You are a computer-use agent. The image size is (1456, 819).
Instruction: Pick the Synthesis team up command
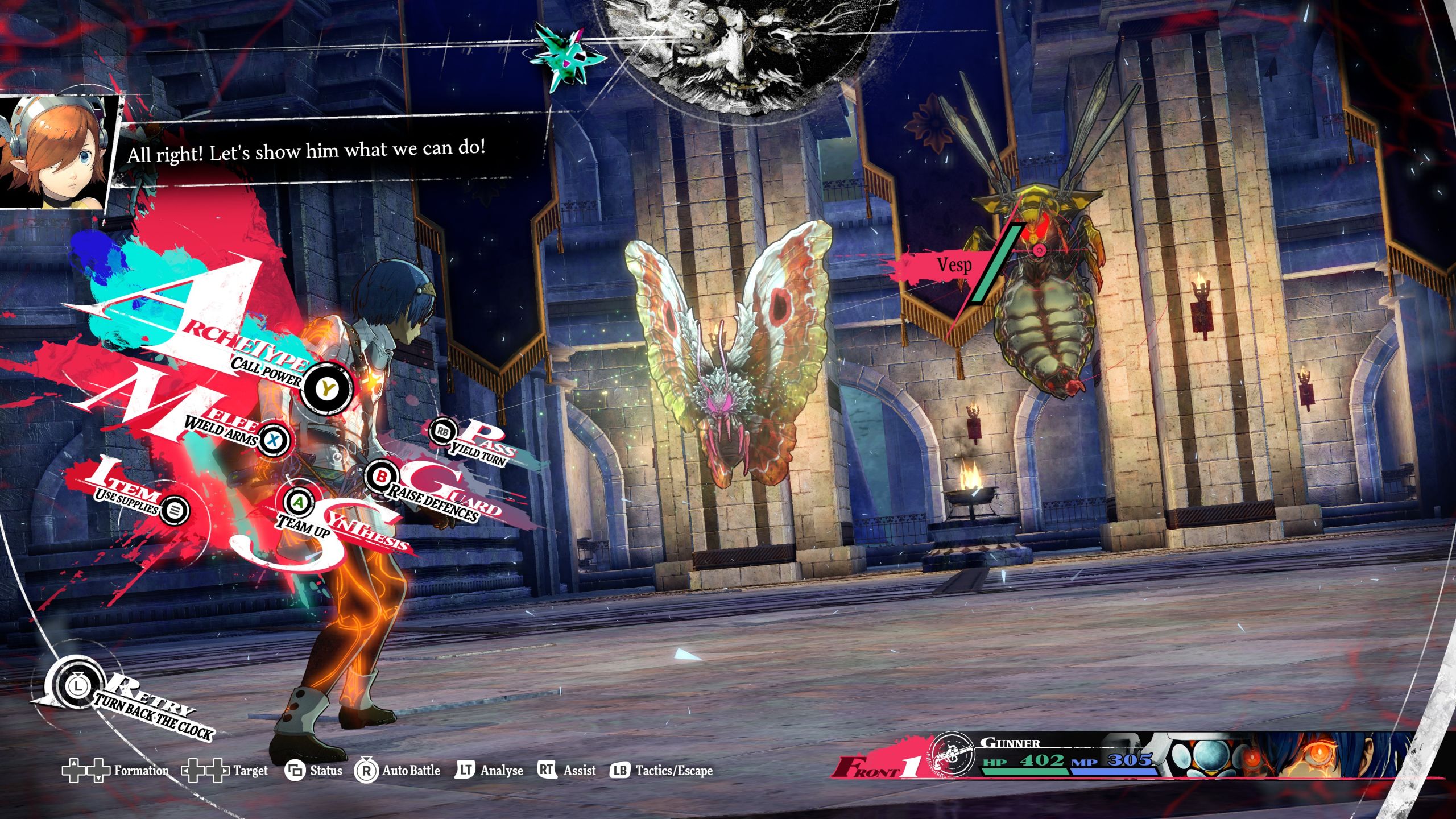click(x=299, y=502)
